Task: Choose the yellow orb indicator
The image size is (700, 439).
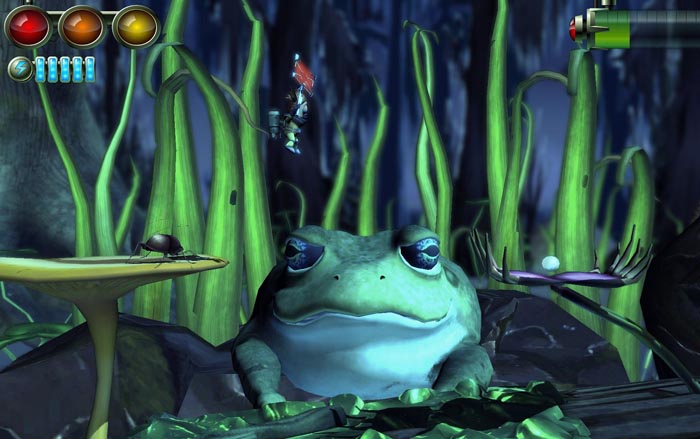Action: pos(135,25)
